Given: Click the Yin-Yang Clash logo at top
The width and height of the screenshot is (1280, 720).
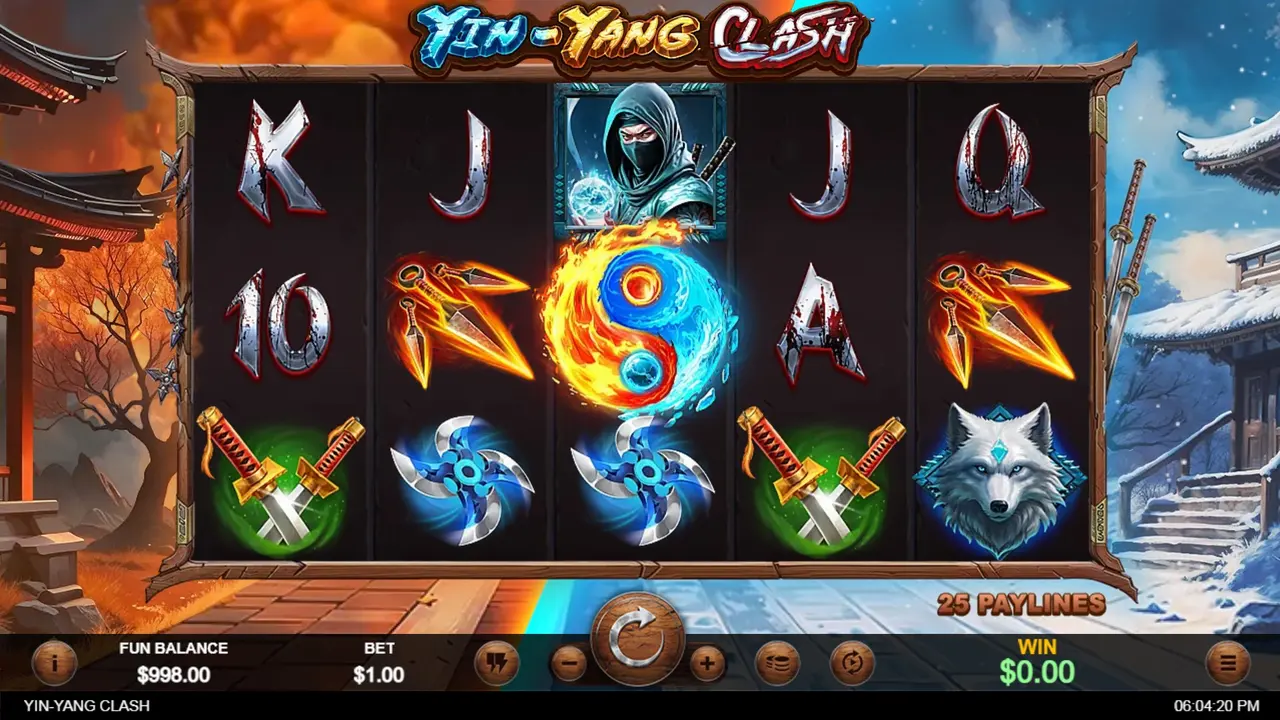Looking at the screenshot, I should point(640,30).
